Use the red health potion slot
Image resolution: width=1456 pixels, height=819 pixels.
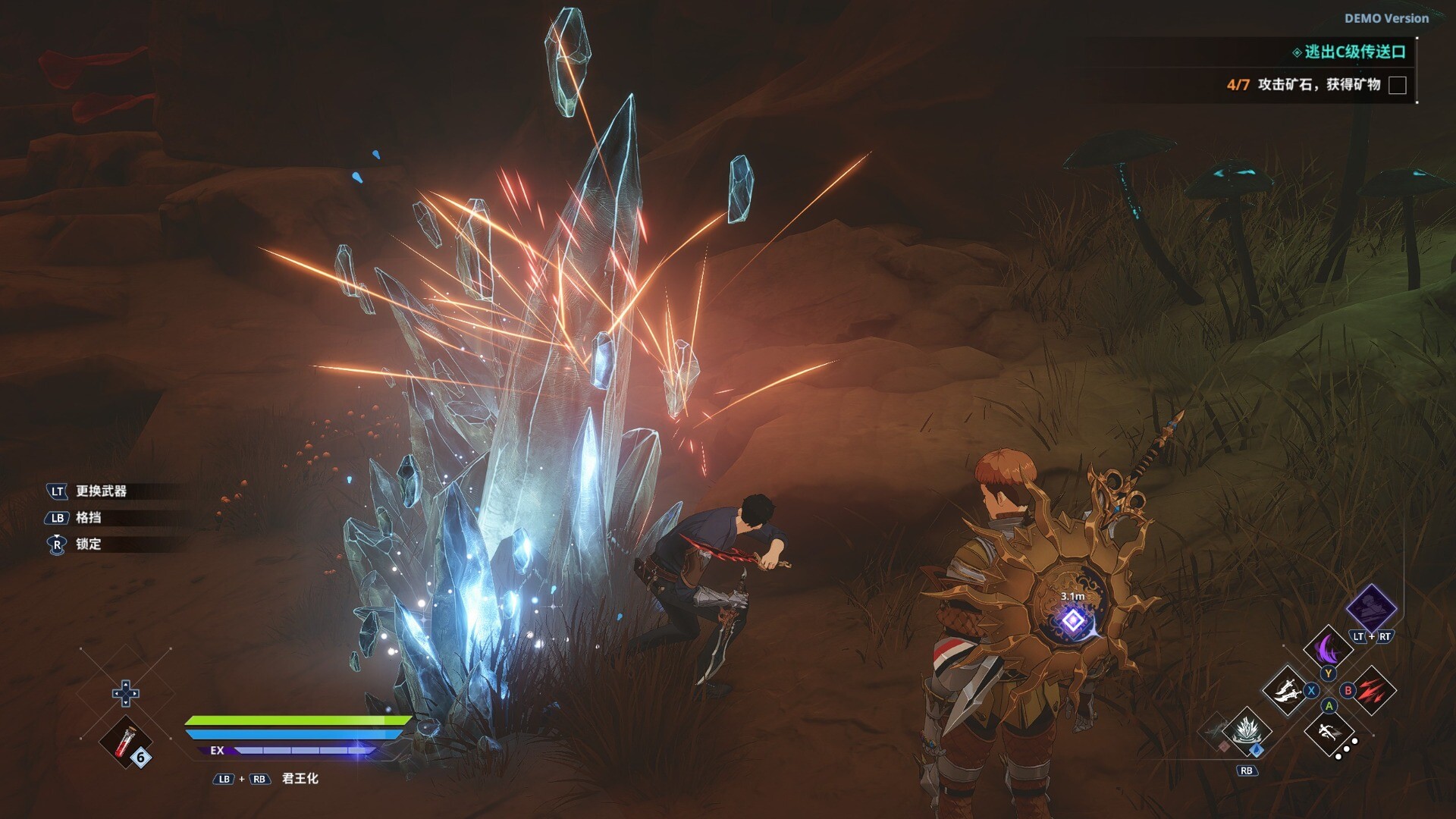[x=126, y=741]
